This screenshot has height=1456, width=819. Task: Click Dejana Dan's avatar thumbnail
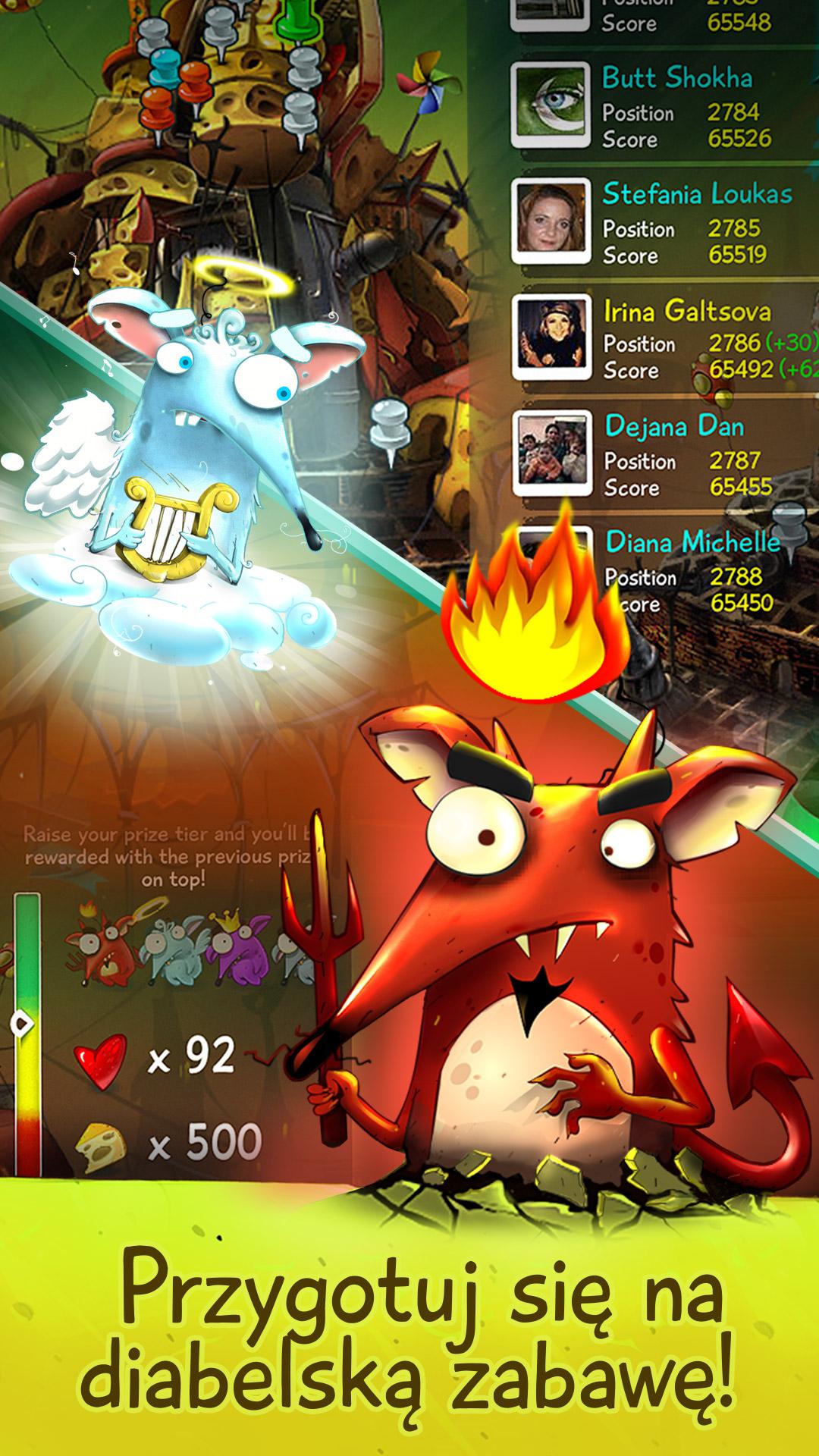click(x=552, y=452)
